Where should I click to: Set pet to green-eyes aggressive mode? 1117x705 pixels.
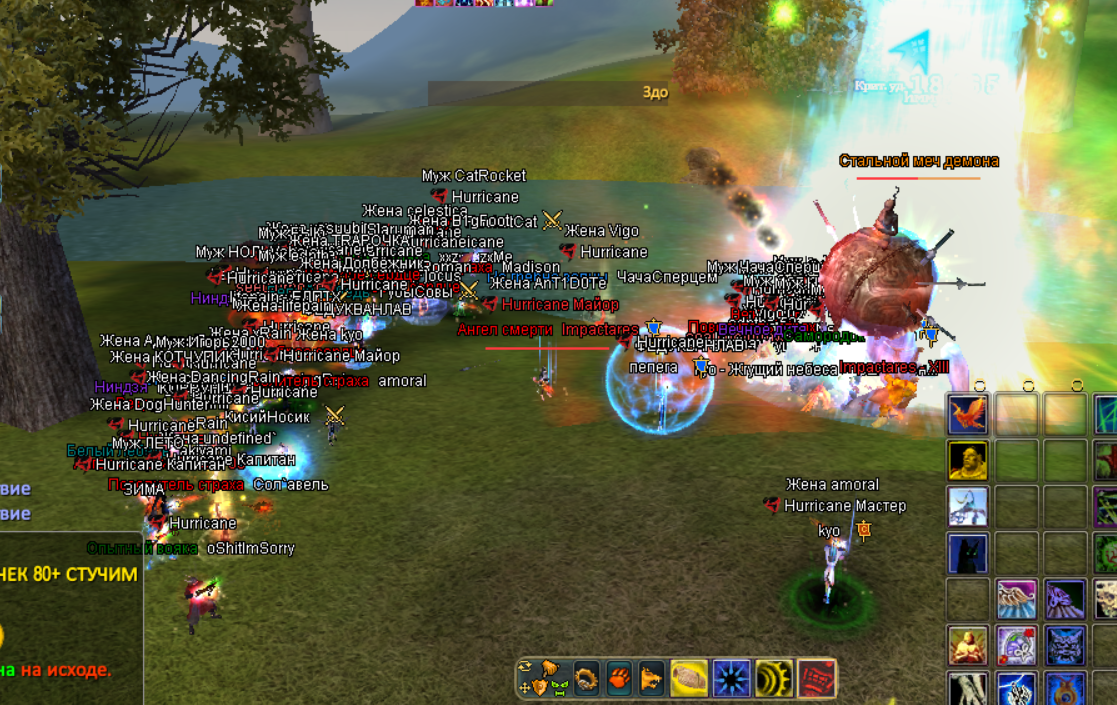[558, 687]
